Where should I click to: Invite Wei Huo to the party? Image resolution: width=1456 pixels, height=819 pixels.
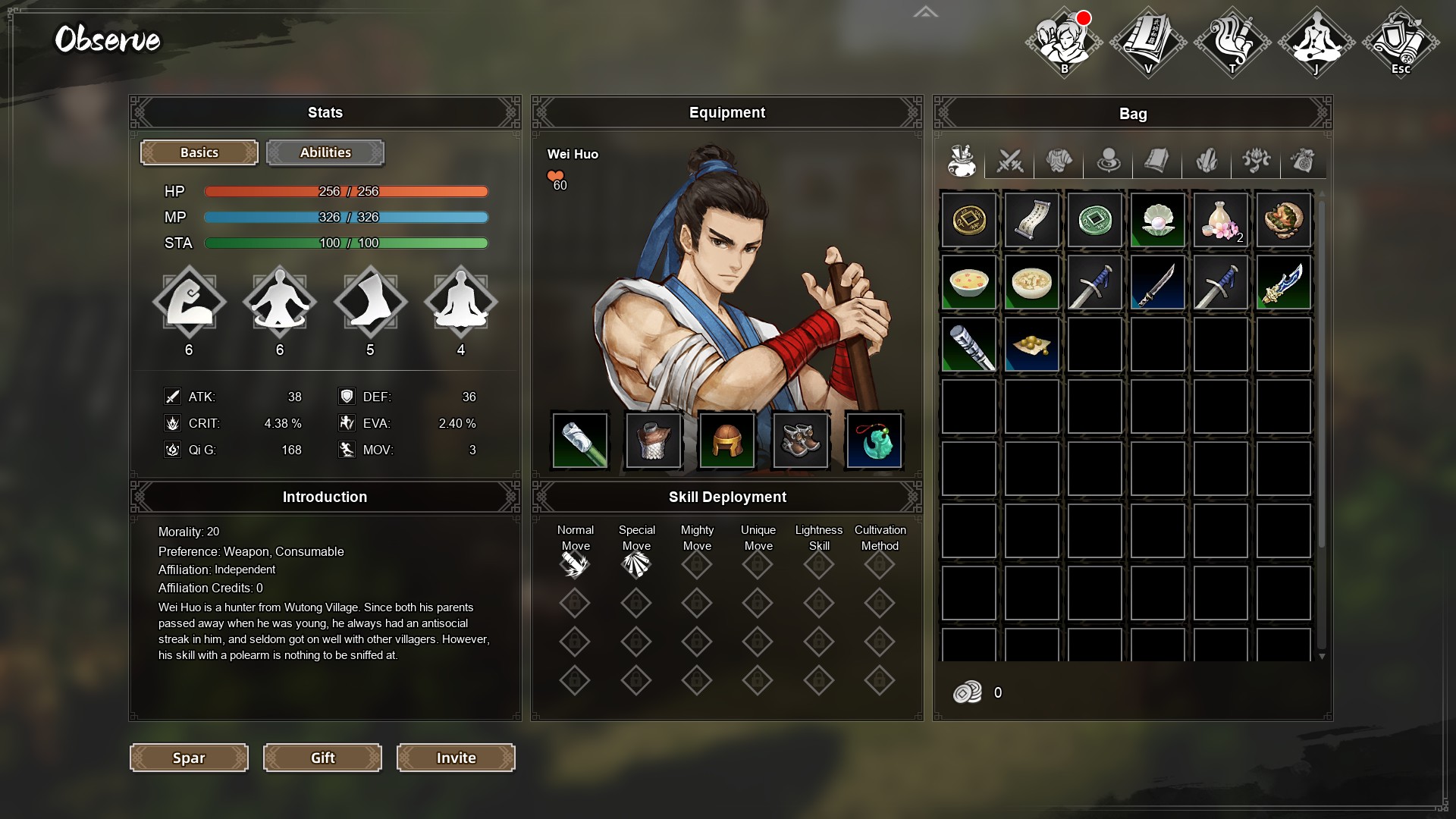456,758
